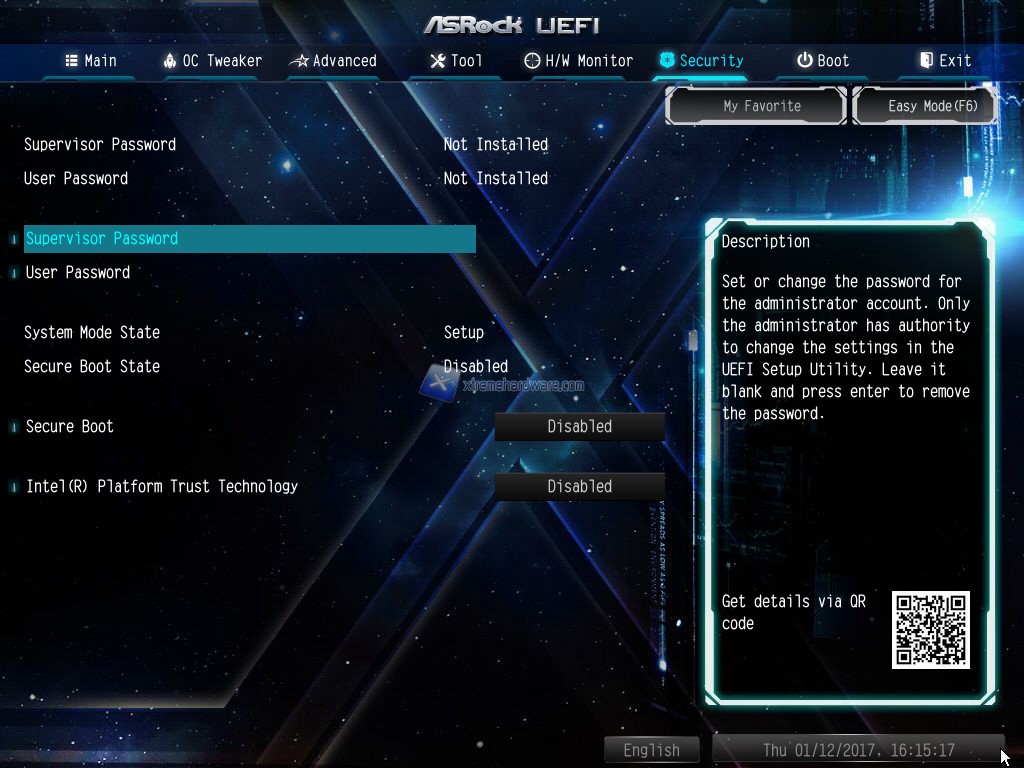Select the Tool tab
1024x768 pixels.
click(x=456, y=61)
